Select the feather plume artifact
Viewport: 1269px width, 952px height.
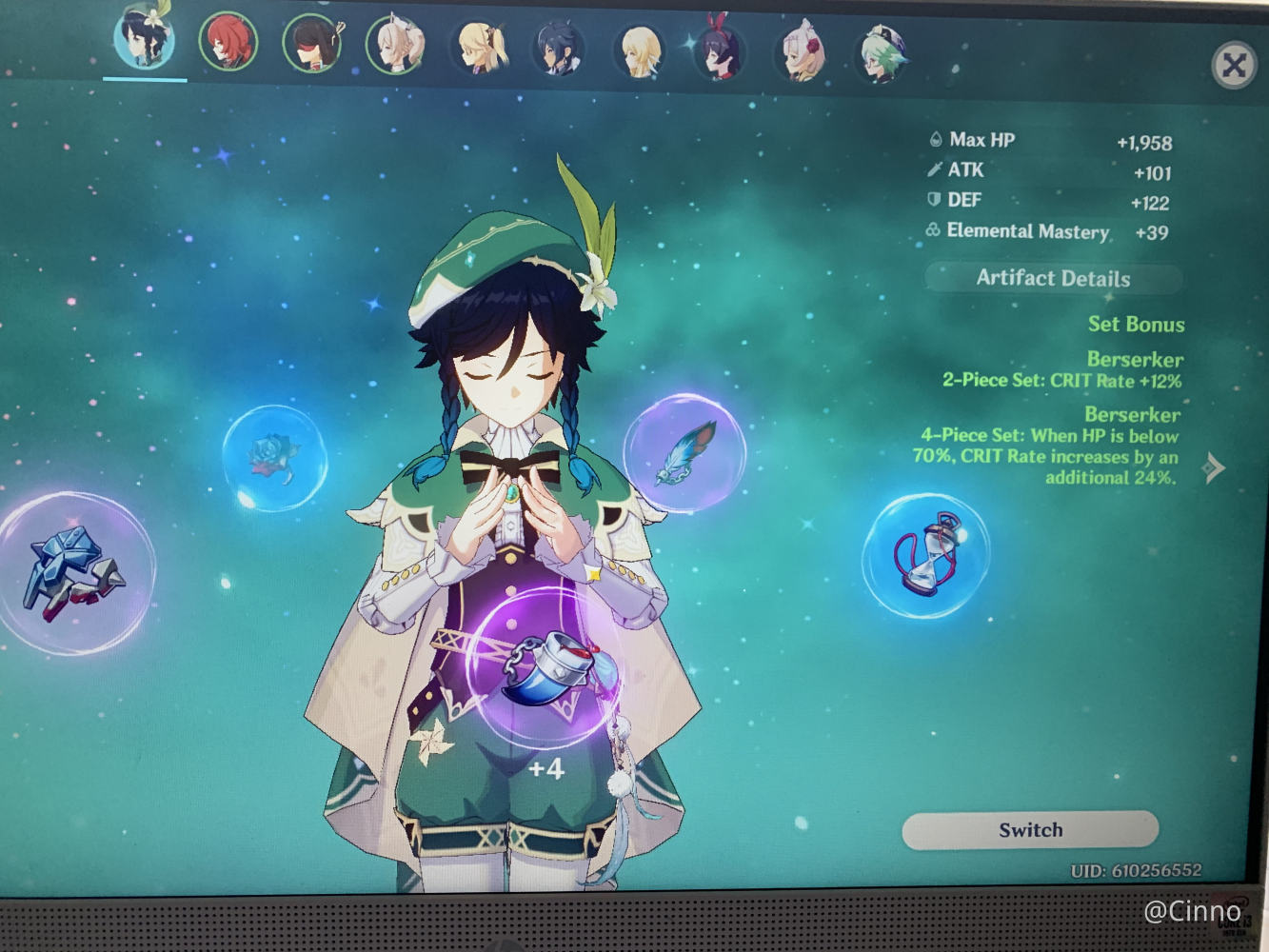coord(684,452)
